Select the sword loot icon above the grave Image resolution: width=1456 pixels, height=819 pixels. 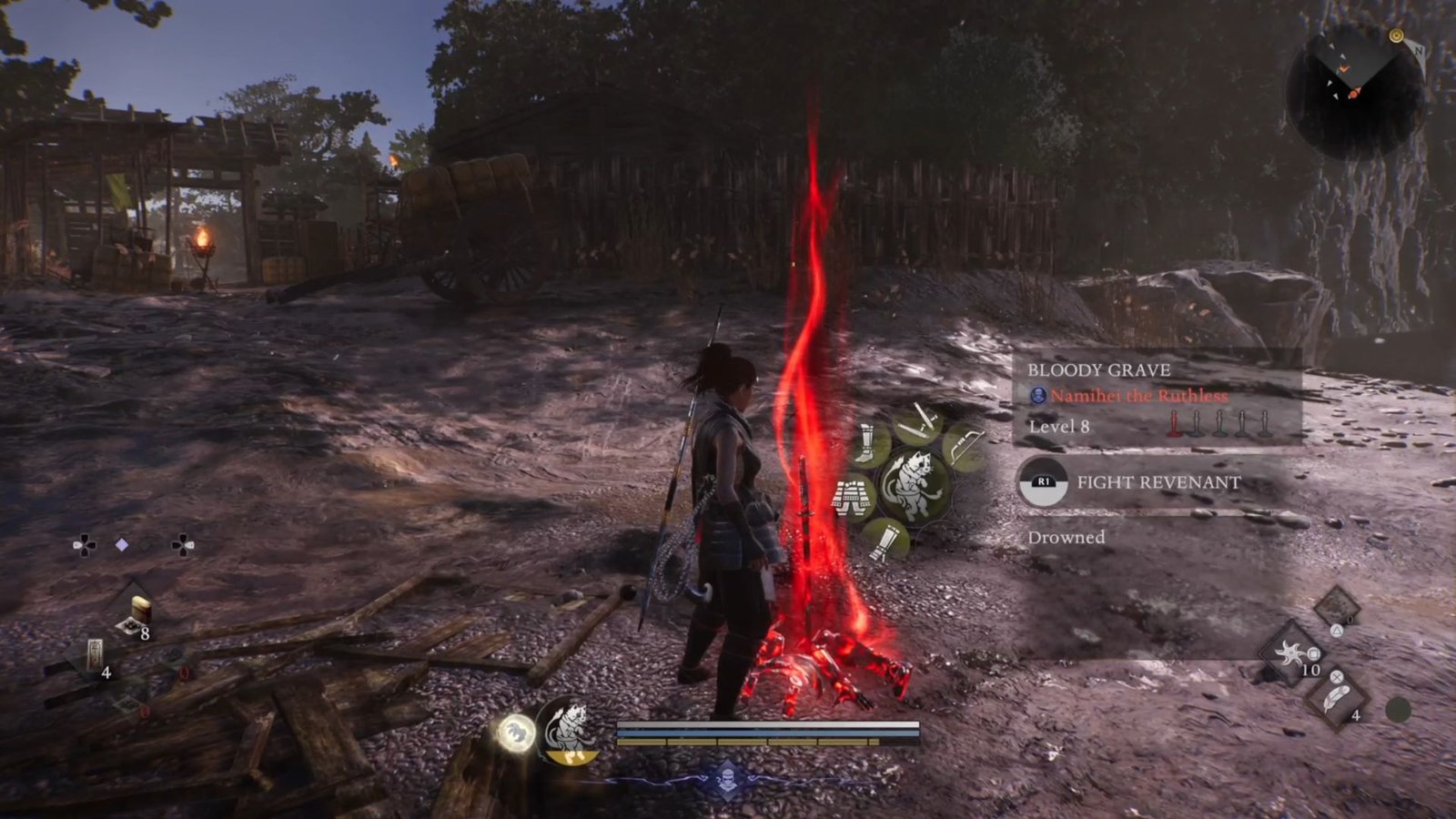click(919, 421)
